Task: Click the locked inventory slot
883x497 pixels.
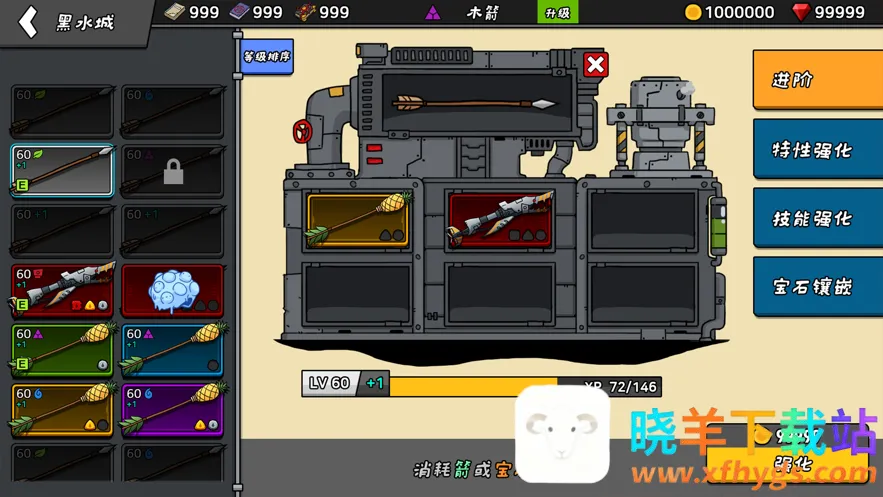Action: 173,171
